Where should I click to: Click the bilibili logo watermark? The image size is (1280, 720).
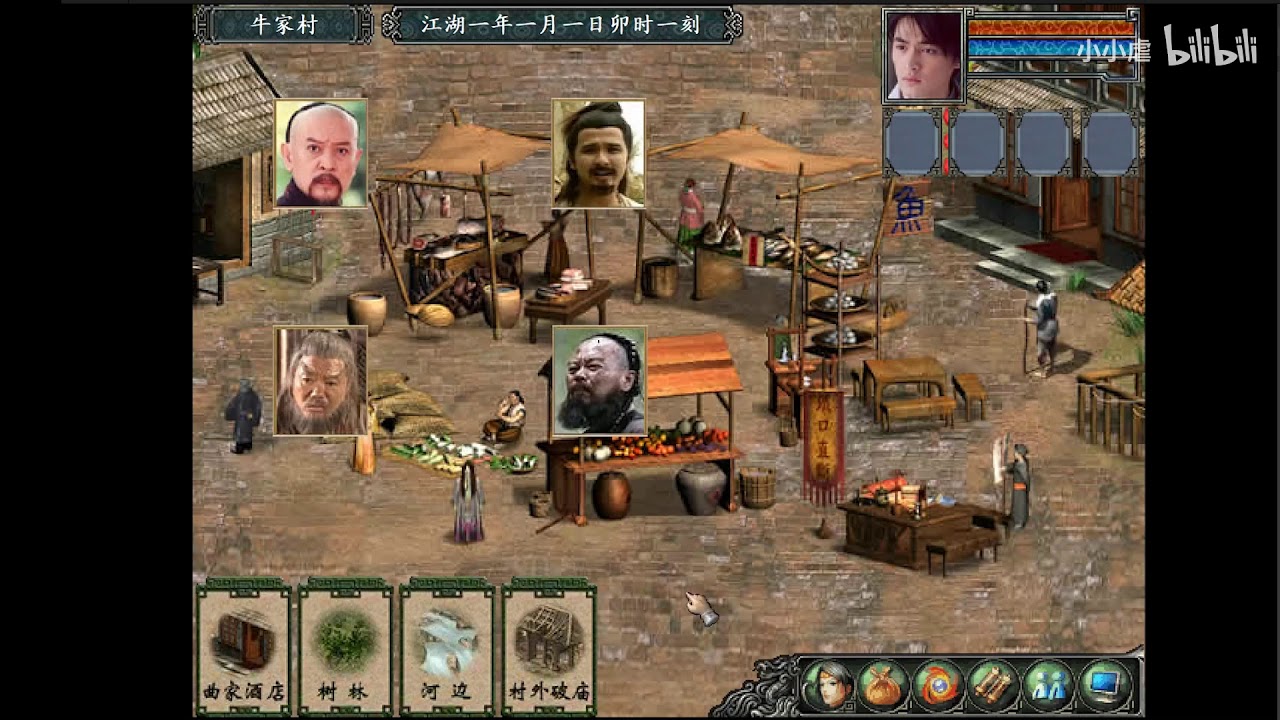tap(1209, 47)
